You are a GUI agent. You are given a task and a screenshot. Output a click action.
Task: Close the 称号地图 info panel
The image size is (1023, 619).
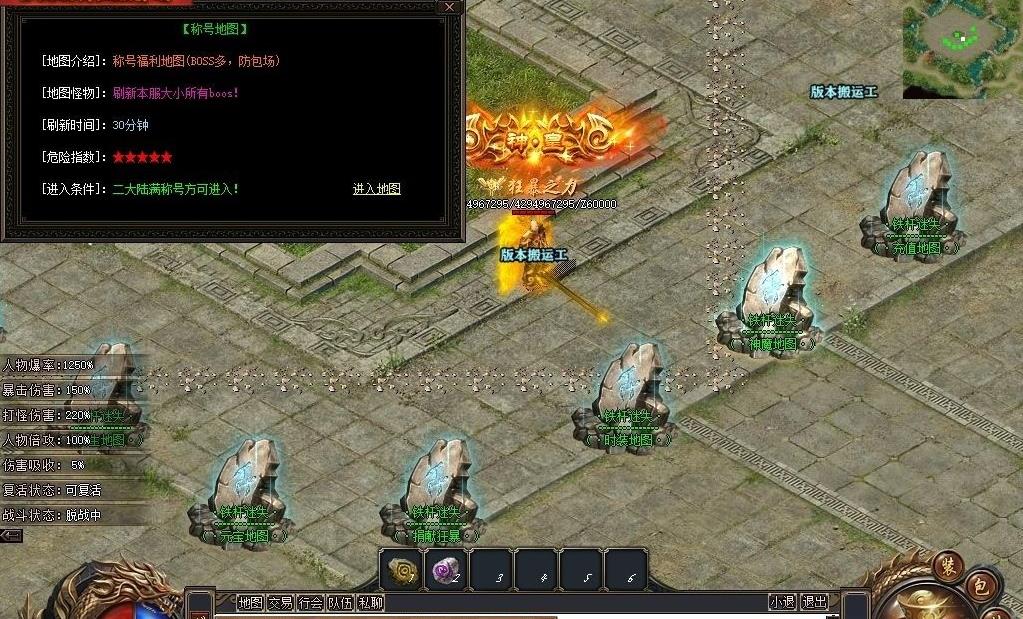[x=450, y=7]
